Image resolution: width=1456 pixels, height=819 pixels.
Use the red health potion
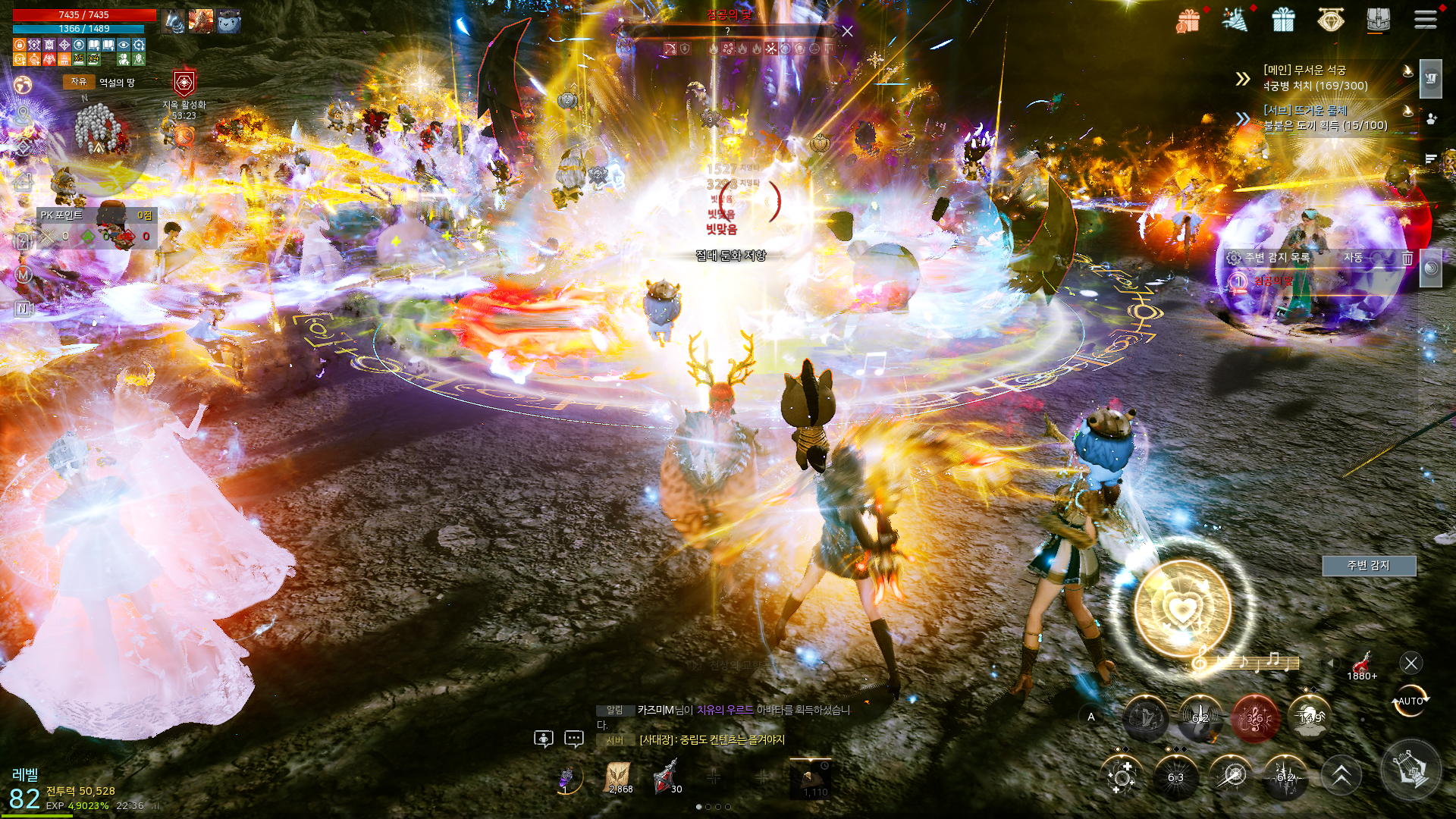(1363, 665)
